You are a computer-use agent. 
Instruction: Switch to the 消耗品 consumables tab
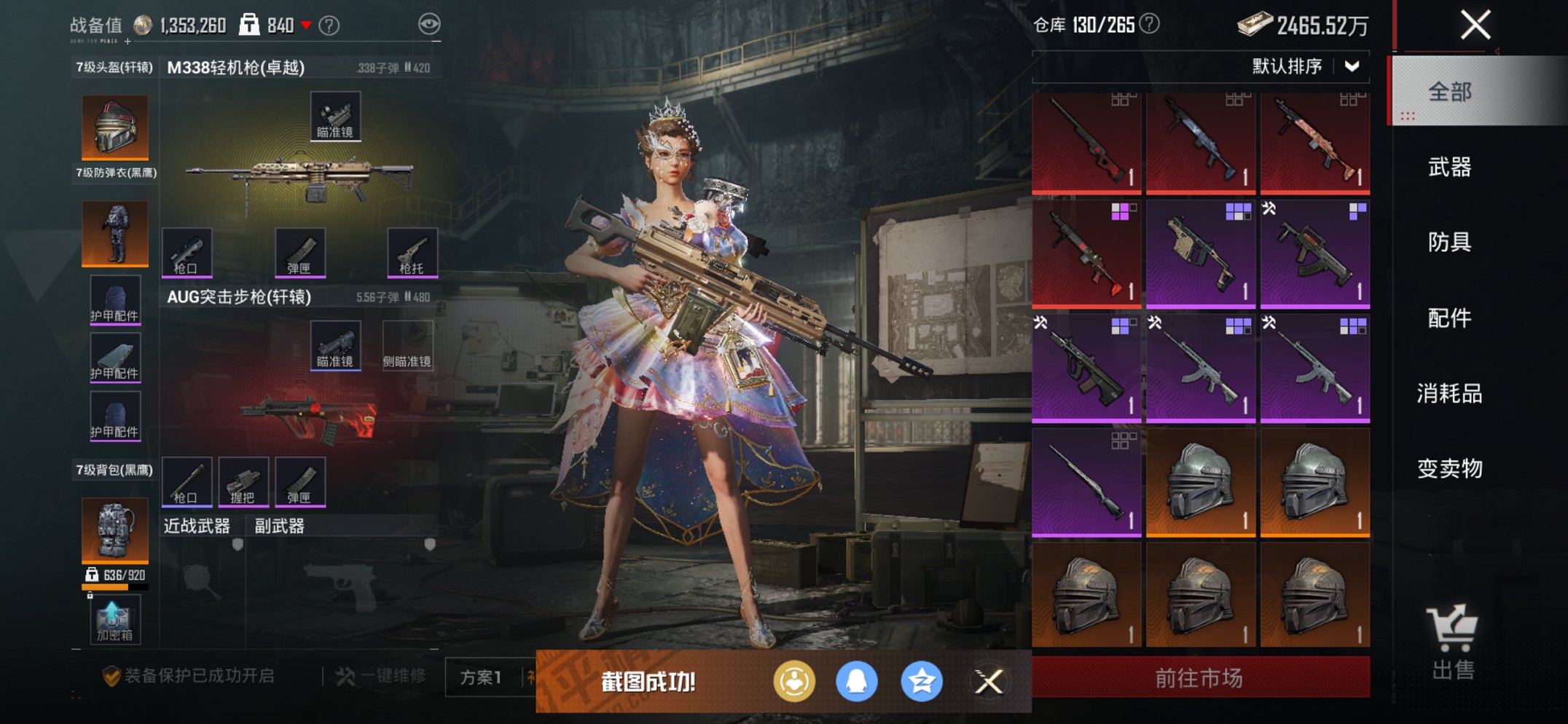coord(1450,393)
